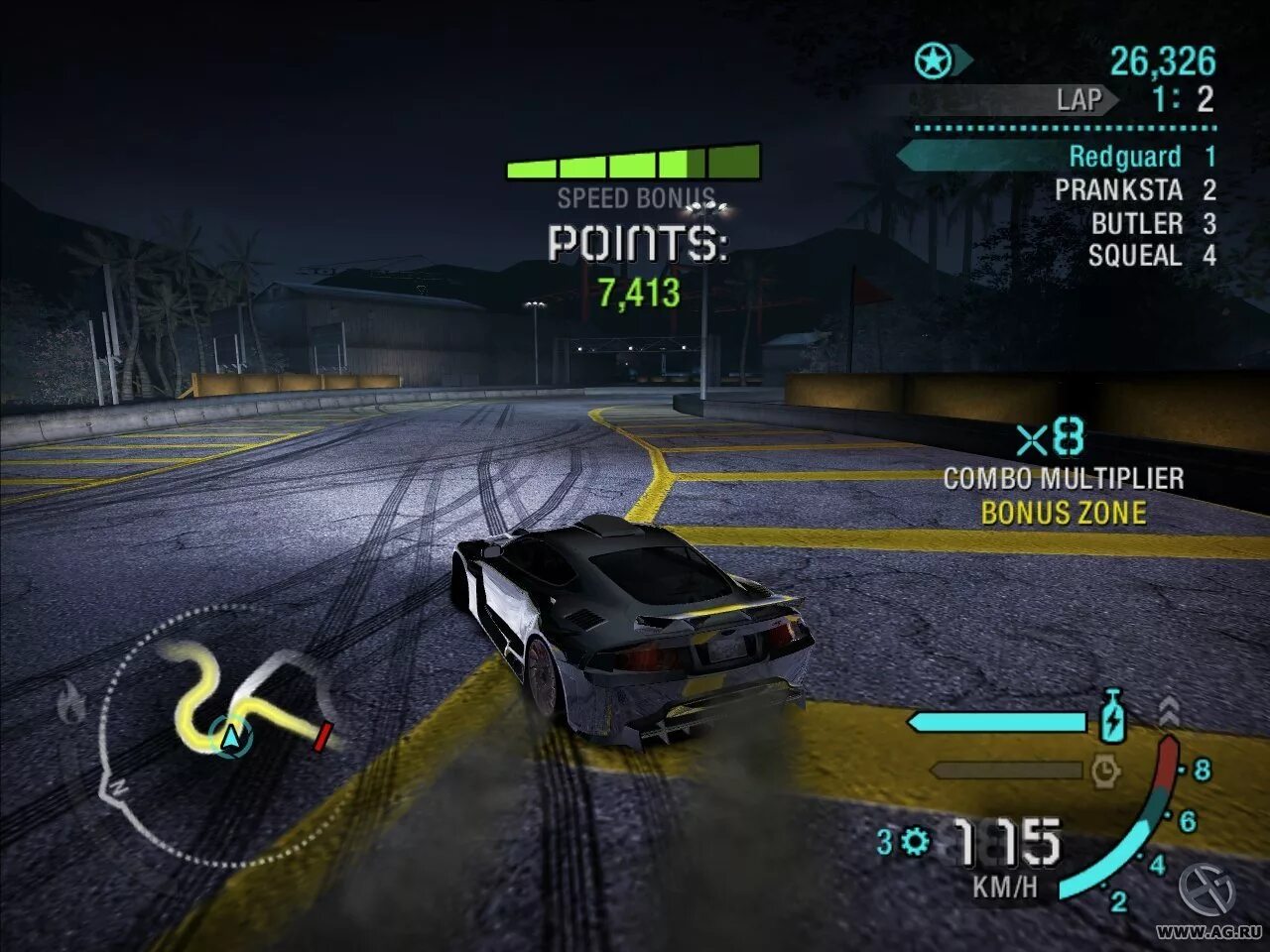Click the star score icon
The image size is (1270, 952).
point(933,62)
